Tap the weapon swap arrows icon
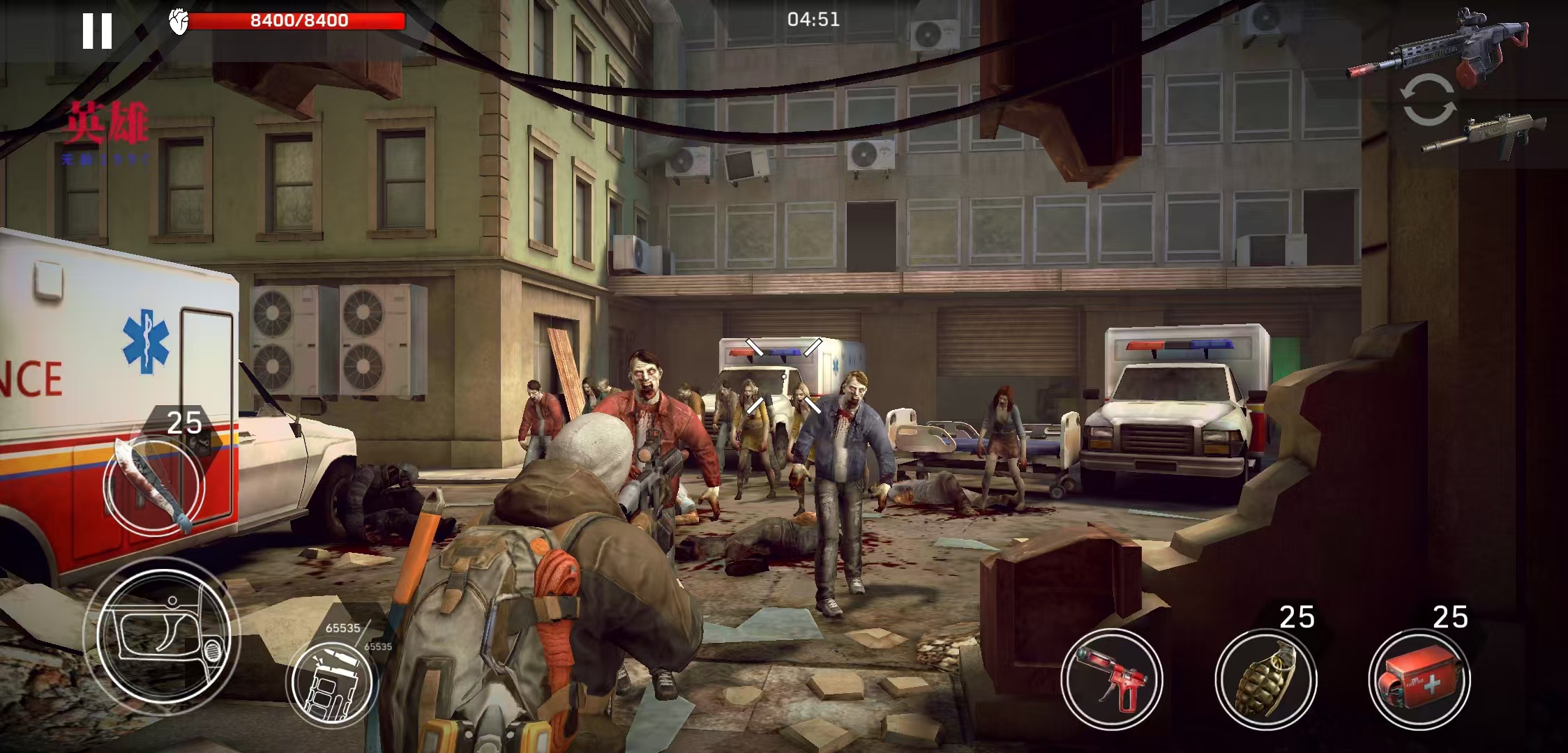 1428,100
